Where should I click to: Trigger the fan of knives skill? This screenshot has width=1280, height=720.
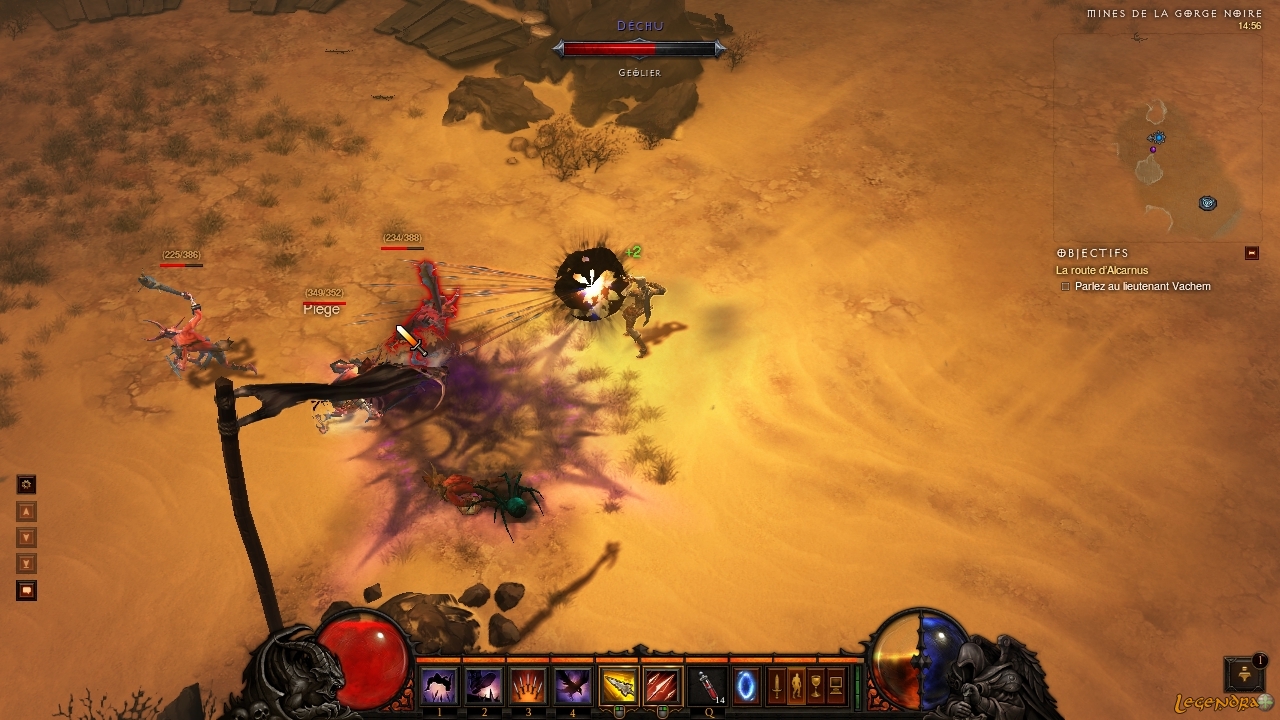click(528, 686)
